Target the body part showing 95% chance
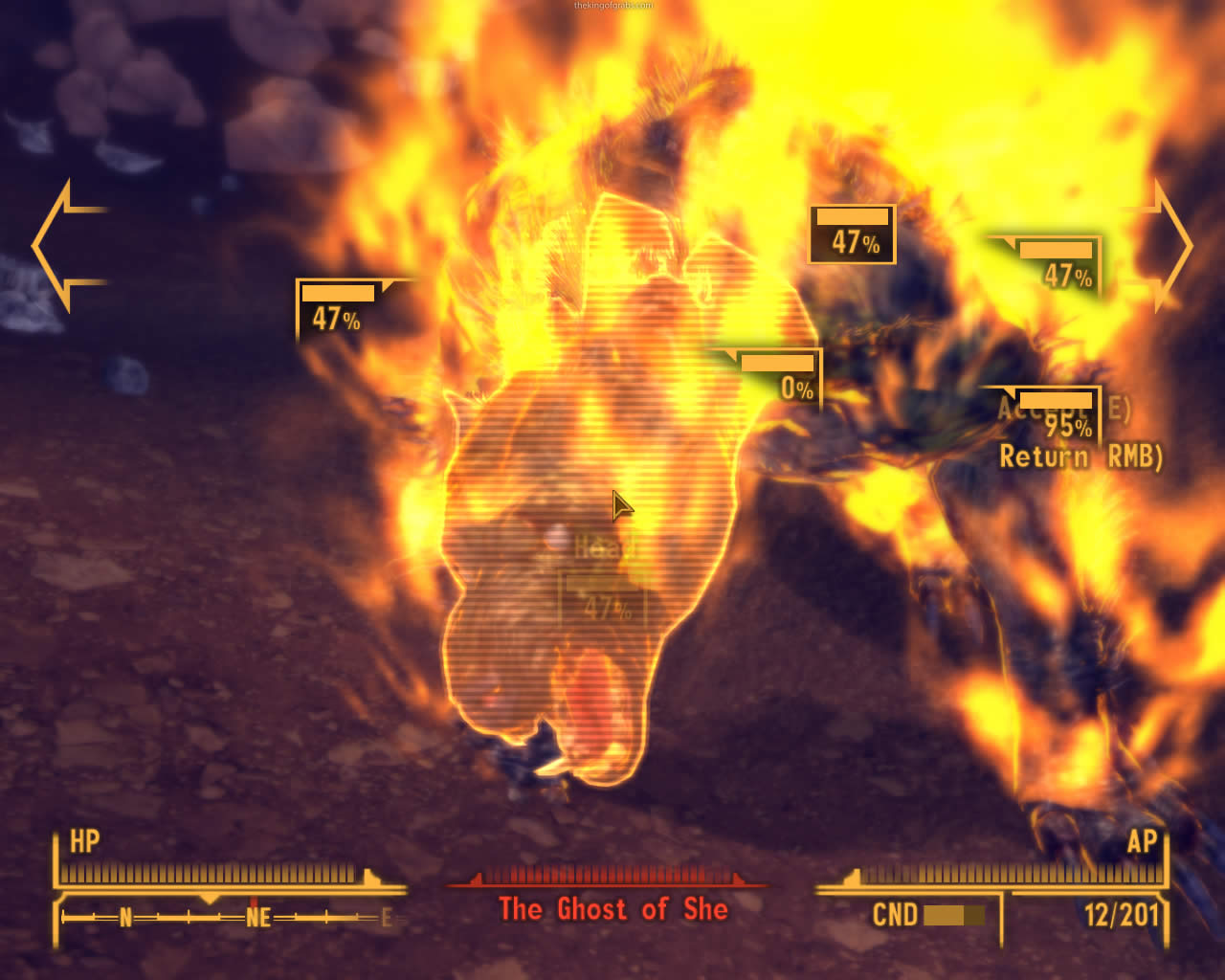The image size is (1225, 980). point(1057,415)
